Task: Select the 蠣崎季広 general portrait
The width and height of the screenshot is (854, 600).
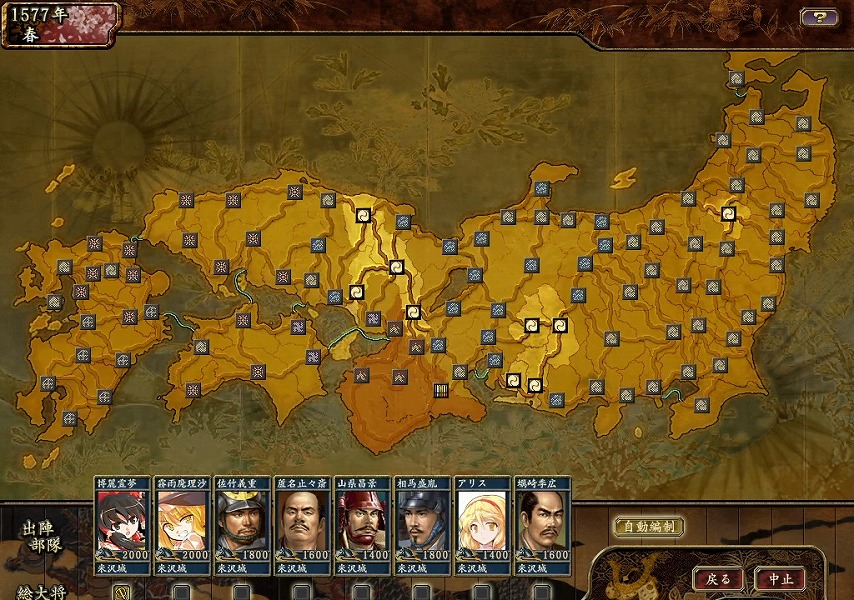Action: tap(542, 525)
